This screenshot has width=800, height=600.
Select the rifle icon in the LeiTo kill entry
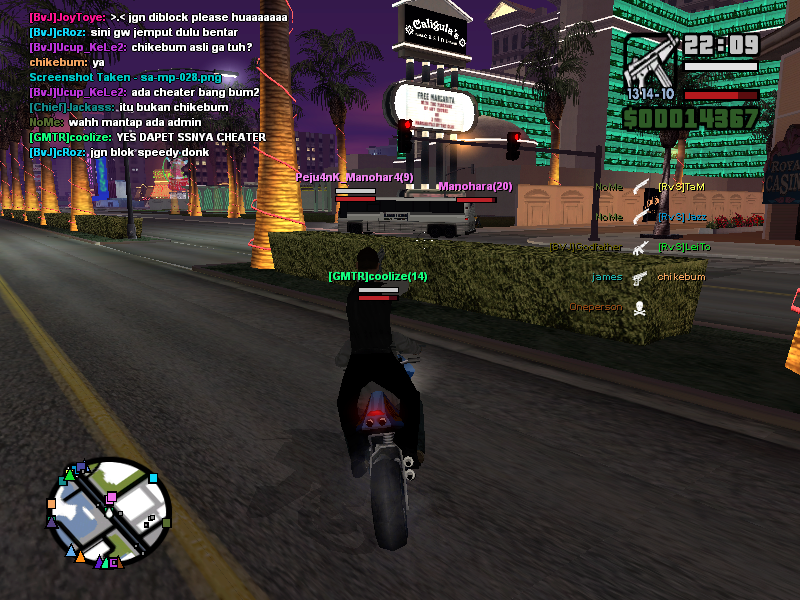pyautogui.click(x=640, y=247)
